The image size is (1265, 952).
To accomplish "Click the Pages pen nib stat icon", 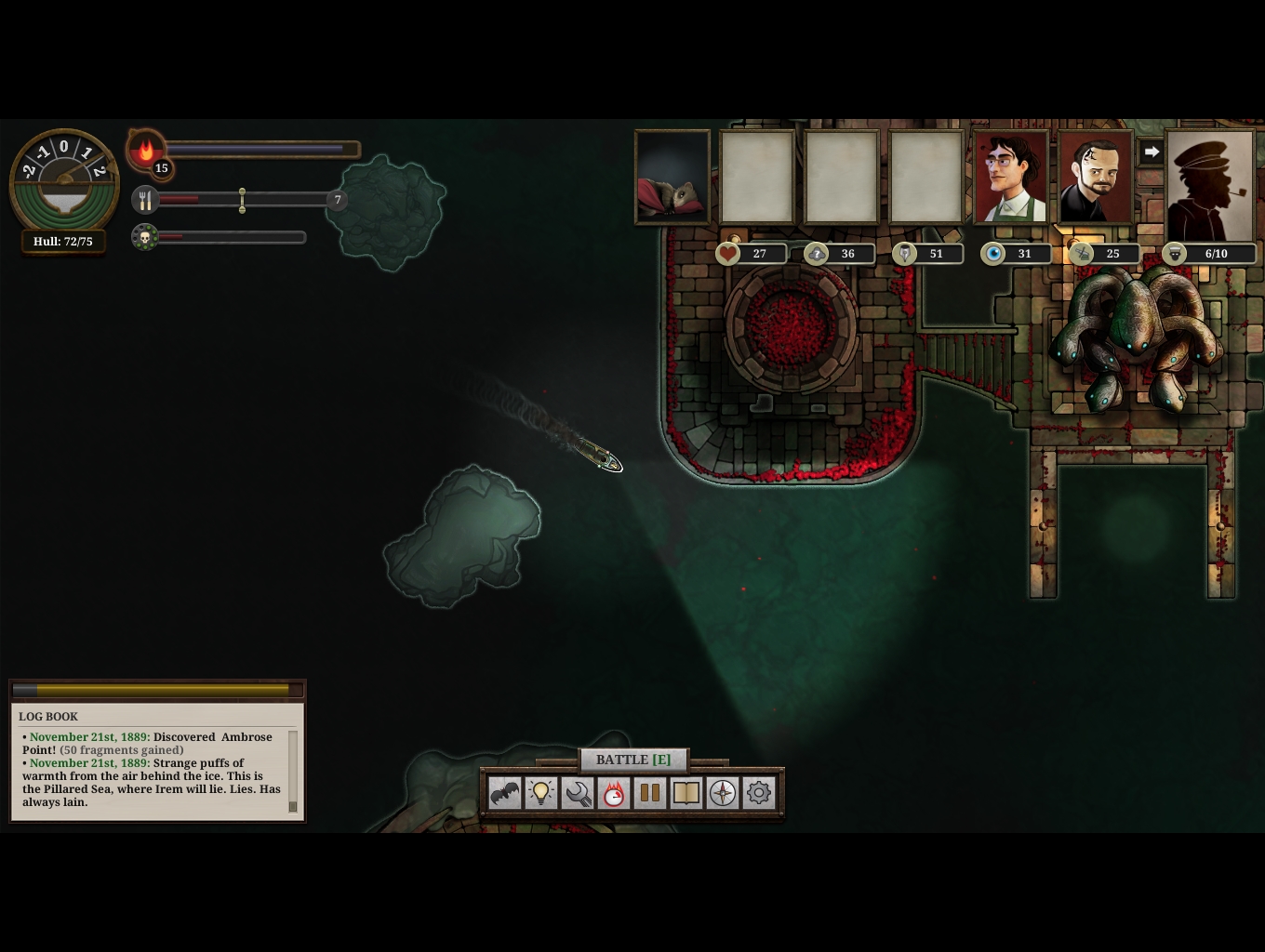I will pos(905,254).
